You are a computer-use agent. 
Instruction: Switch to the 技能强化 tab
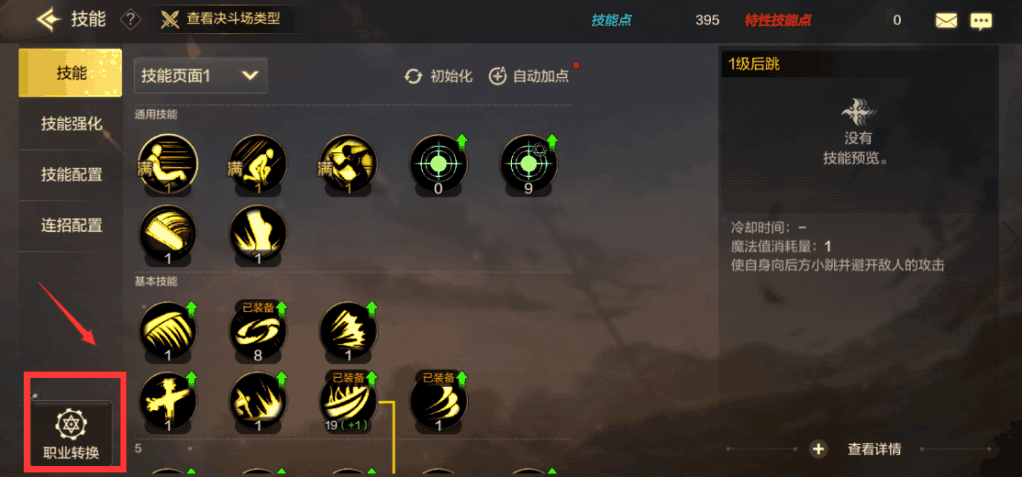pyautogui.click(x=71, y=124)
